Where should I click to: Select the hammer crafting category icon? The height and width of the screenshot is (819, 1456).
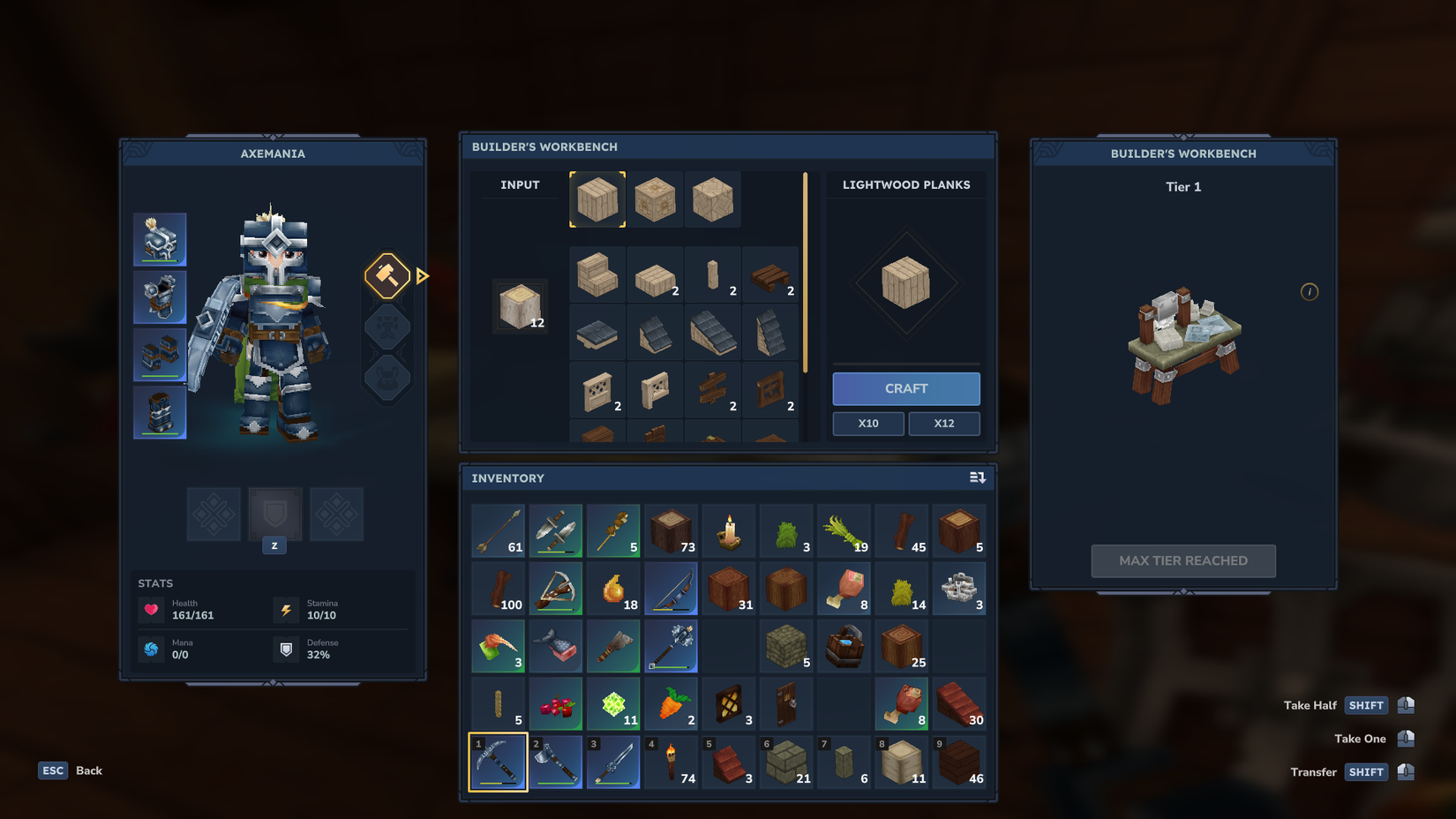(x=387, y=277)
